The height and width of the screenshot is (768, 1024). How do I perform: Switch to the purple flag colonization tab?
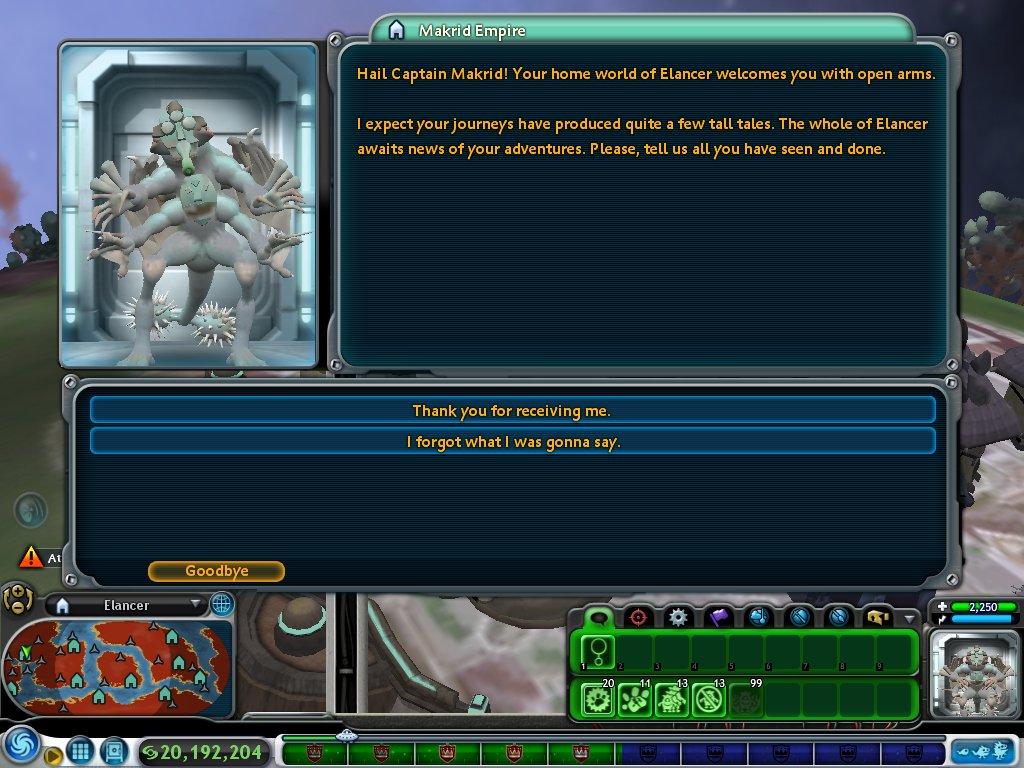[718, 617]
